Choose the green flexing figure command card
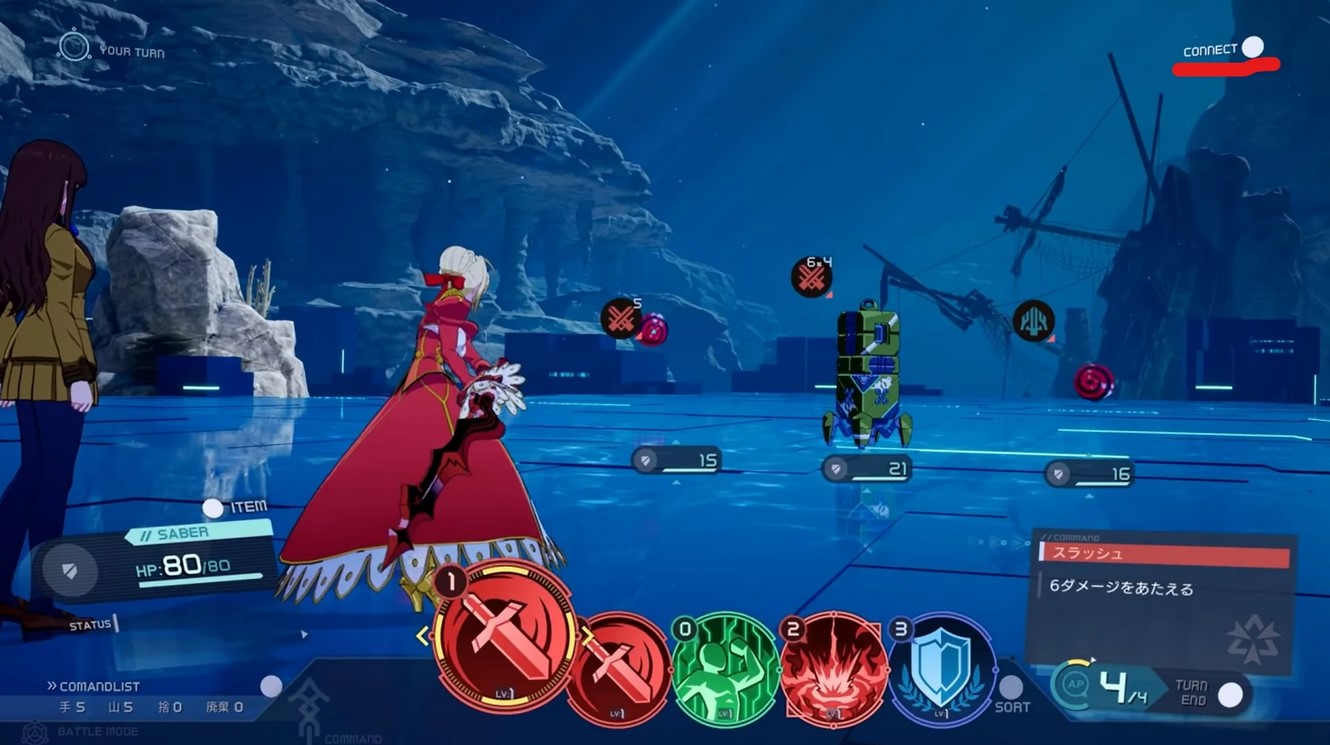 point(725,669)
